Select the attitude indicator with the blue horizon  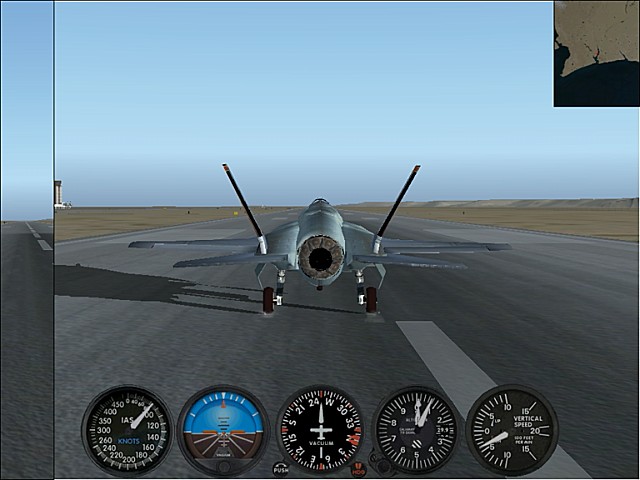click(223, 430)
